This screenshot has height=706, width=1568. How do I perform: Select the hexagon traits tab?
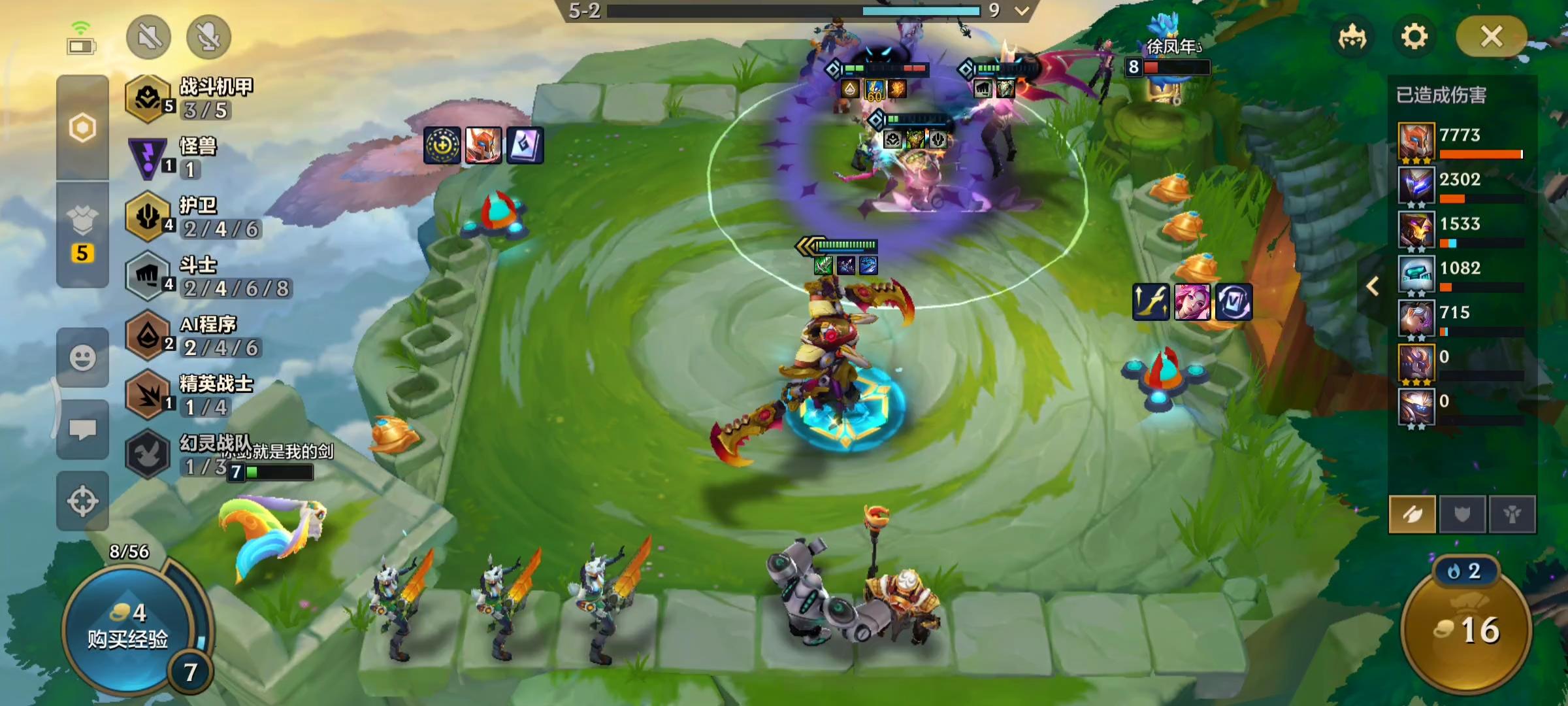[x=82, y=127]
